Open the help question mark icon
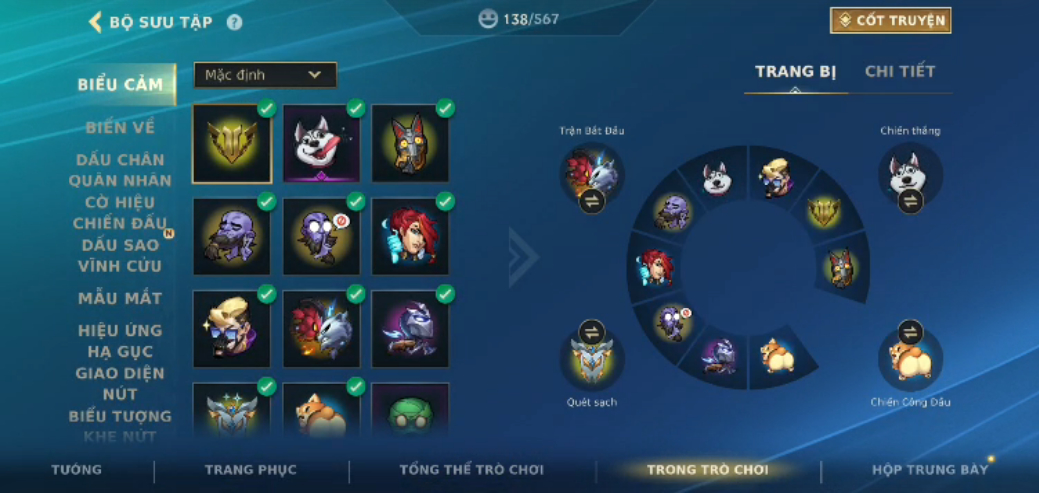 pos(234,22)
